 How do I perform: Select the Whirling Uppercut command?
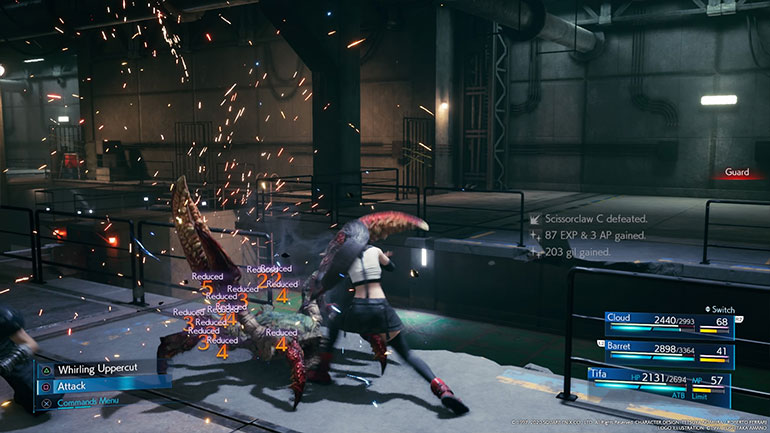tap(98, 369)
